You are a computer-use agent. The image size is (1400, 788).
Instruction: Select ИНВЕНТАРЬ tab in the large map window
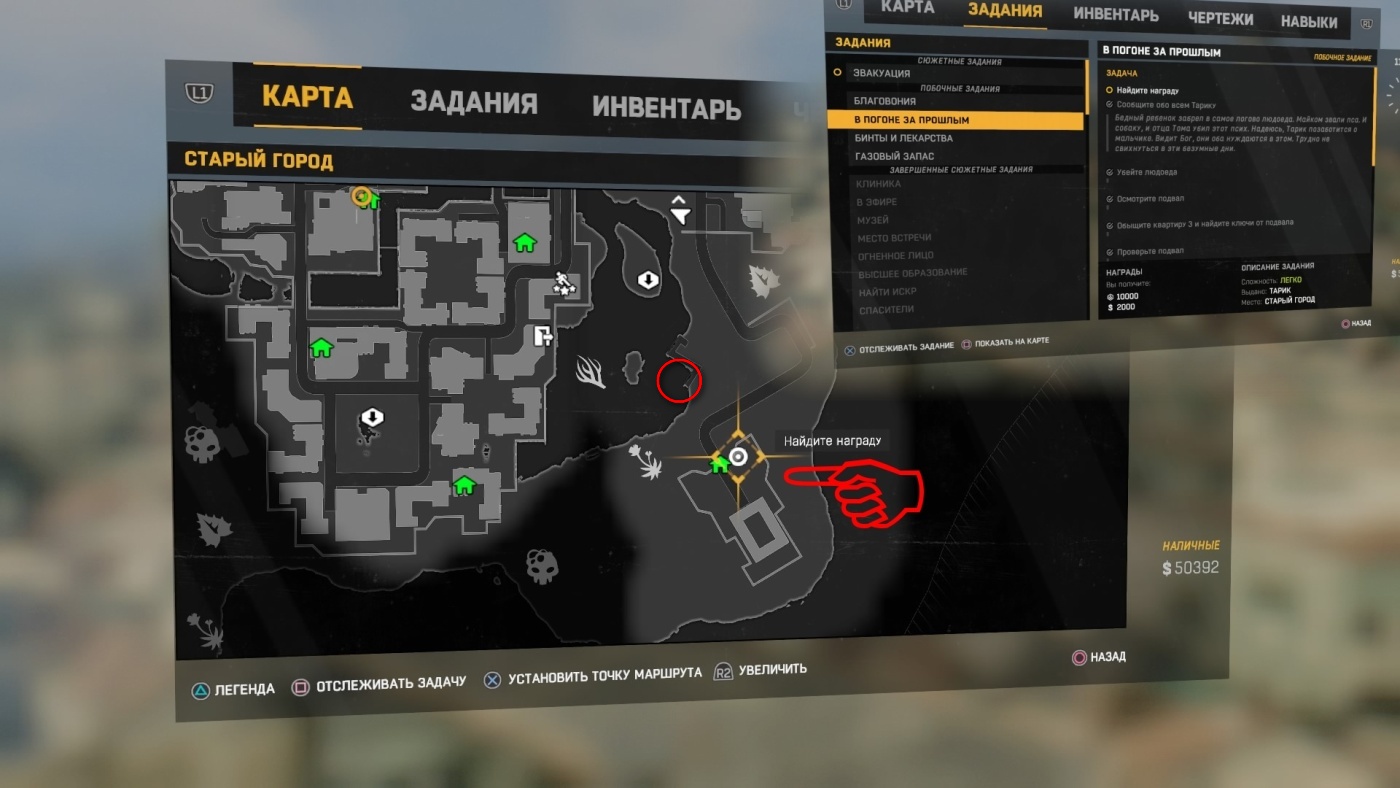[x=666, y=107]
